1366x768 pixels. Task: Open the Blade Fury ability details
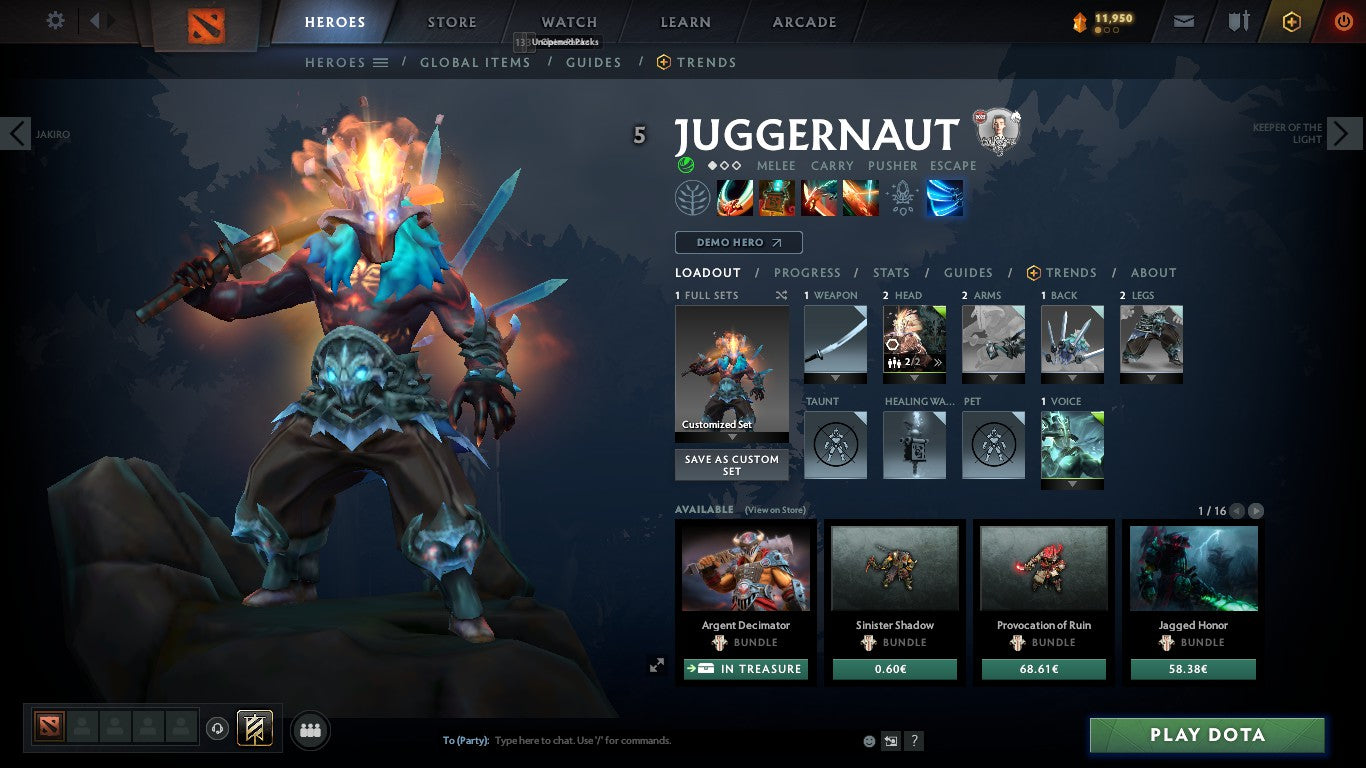pos(735,197)
